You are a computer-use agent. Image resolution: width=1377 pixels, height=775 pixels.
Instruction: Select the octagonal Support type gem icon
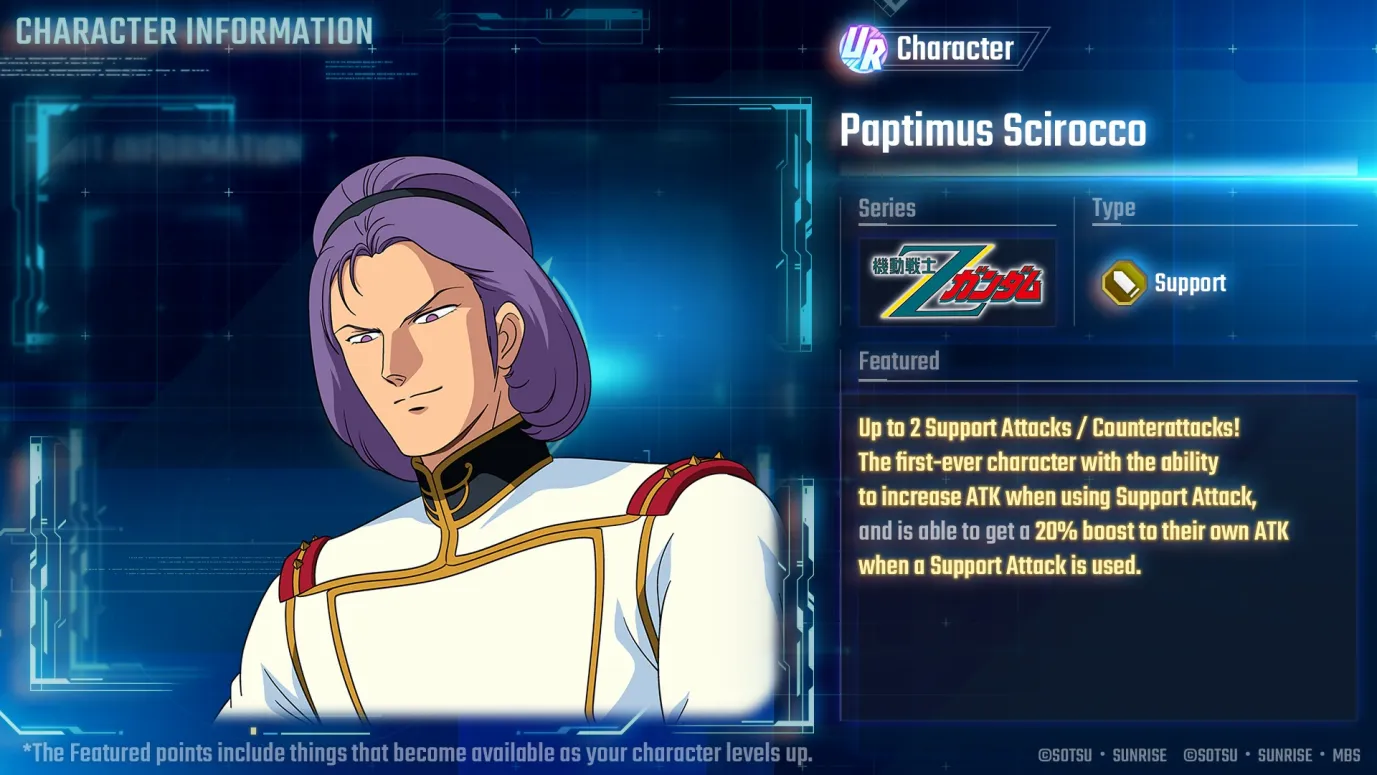1123,282
